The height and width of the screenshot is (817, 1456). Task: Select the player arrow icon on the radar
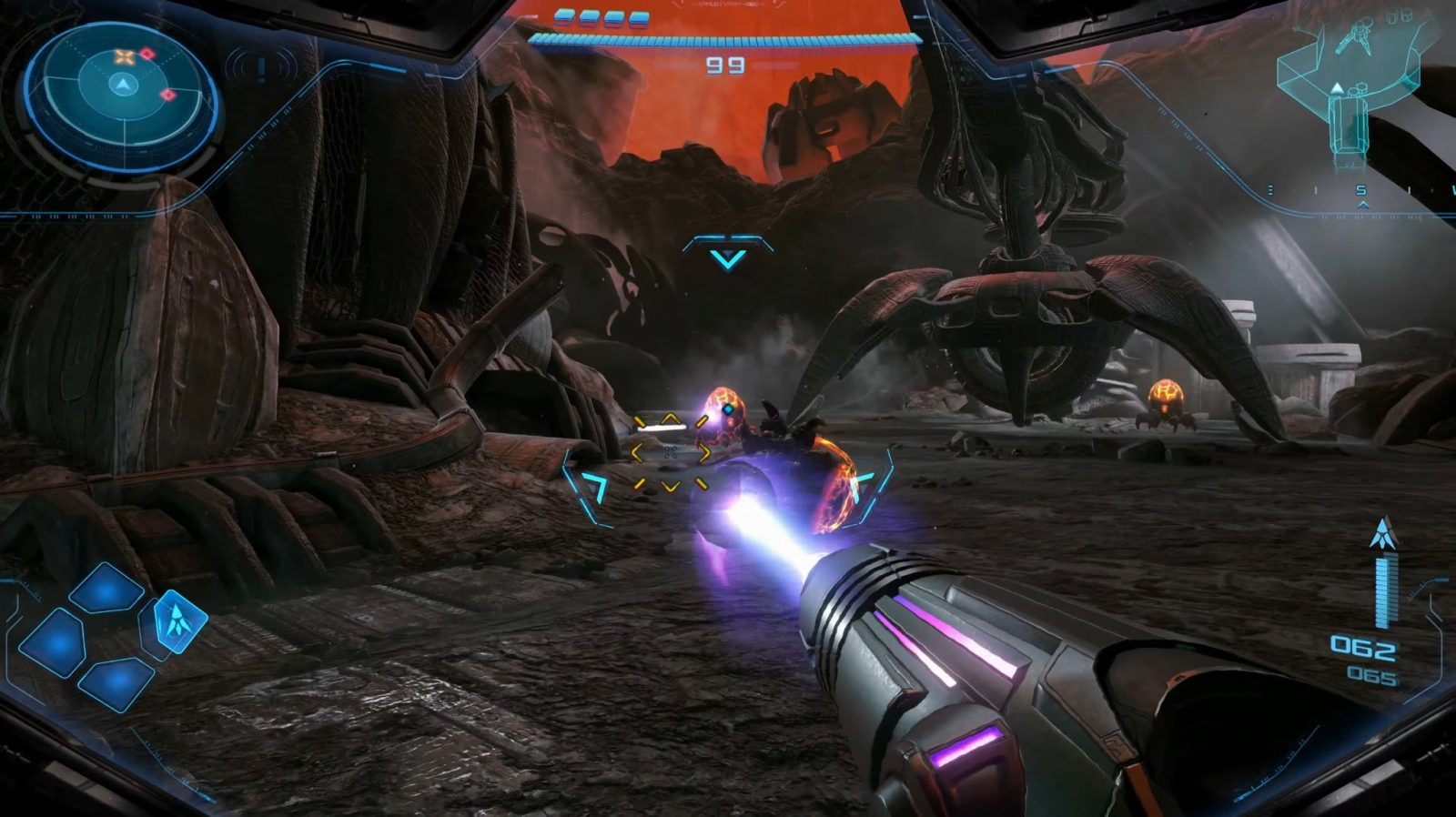pyautogui.click(x=122, y=84)
